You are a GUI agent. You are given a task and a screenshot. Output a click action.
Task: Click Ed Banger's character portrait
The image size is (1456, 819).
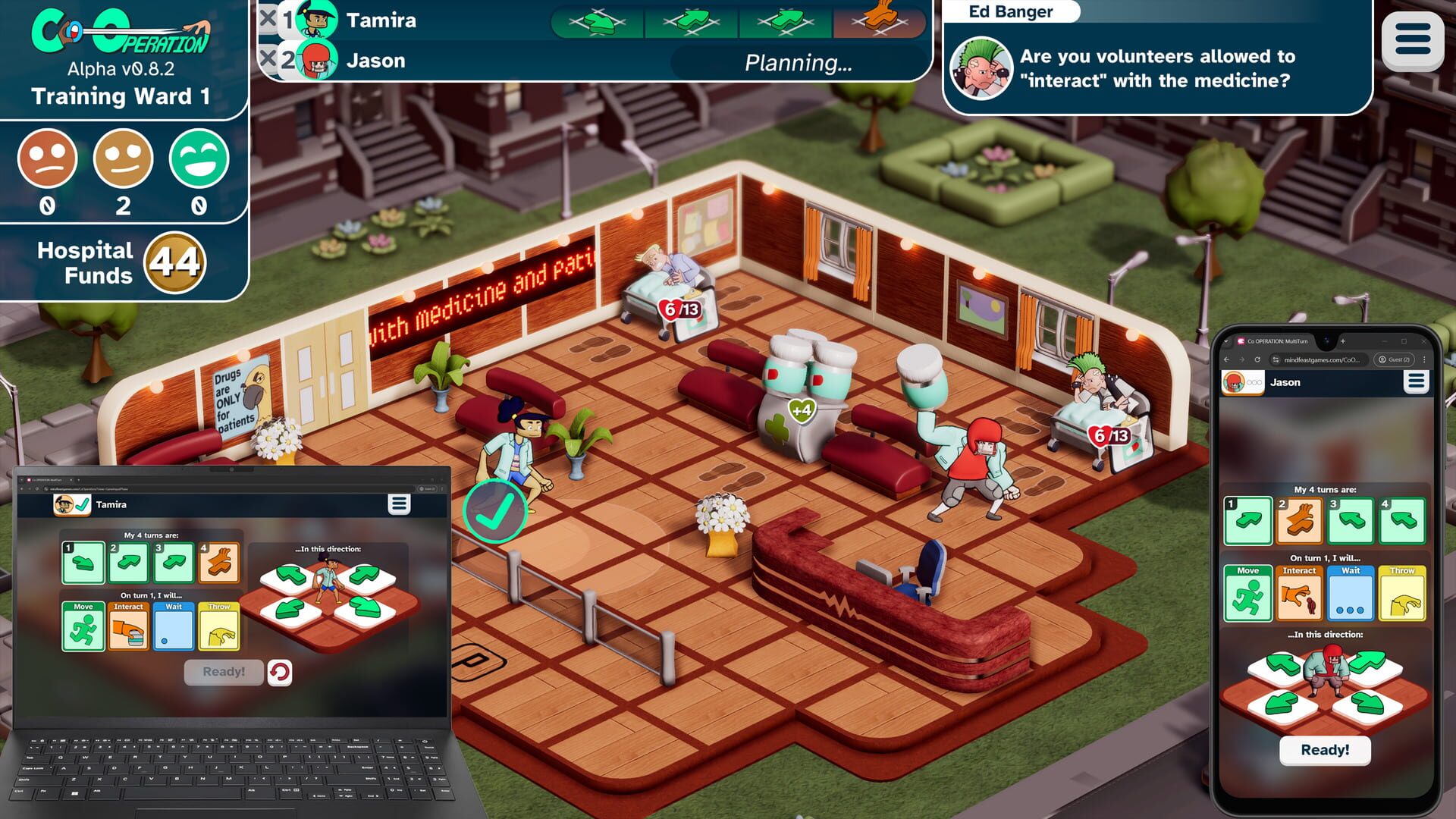tap(979, 69)
